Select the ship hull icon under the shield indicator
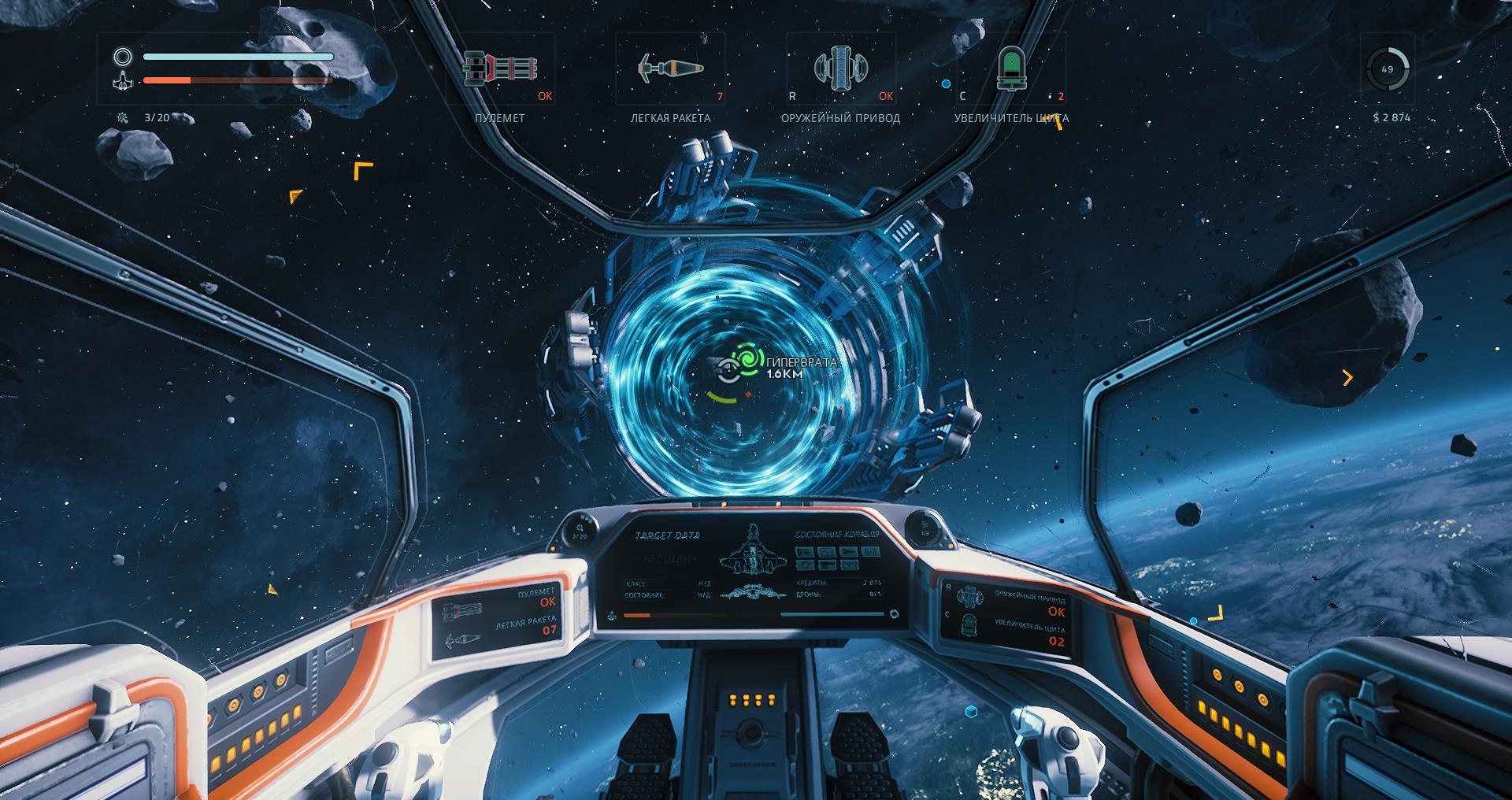Viewport: 1512px width, 800px height. (123, 80)
